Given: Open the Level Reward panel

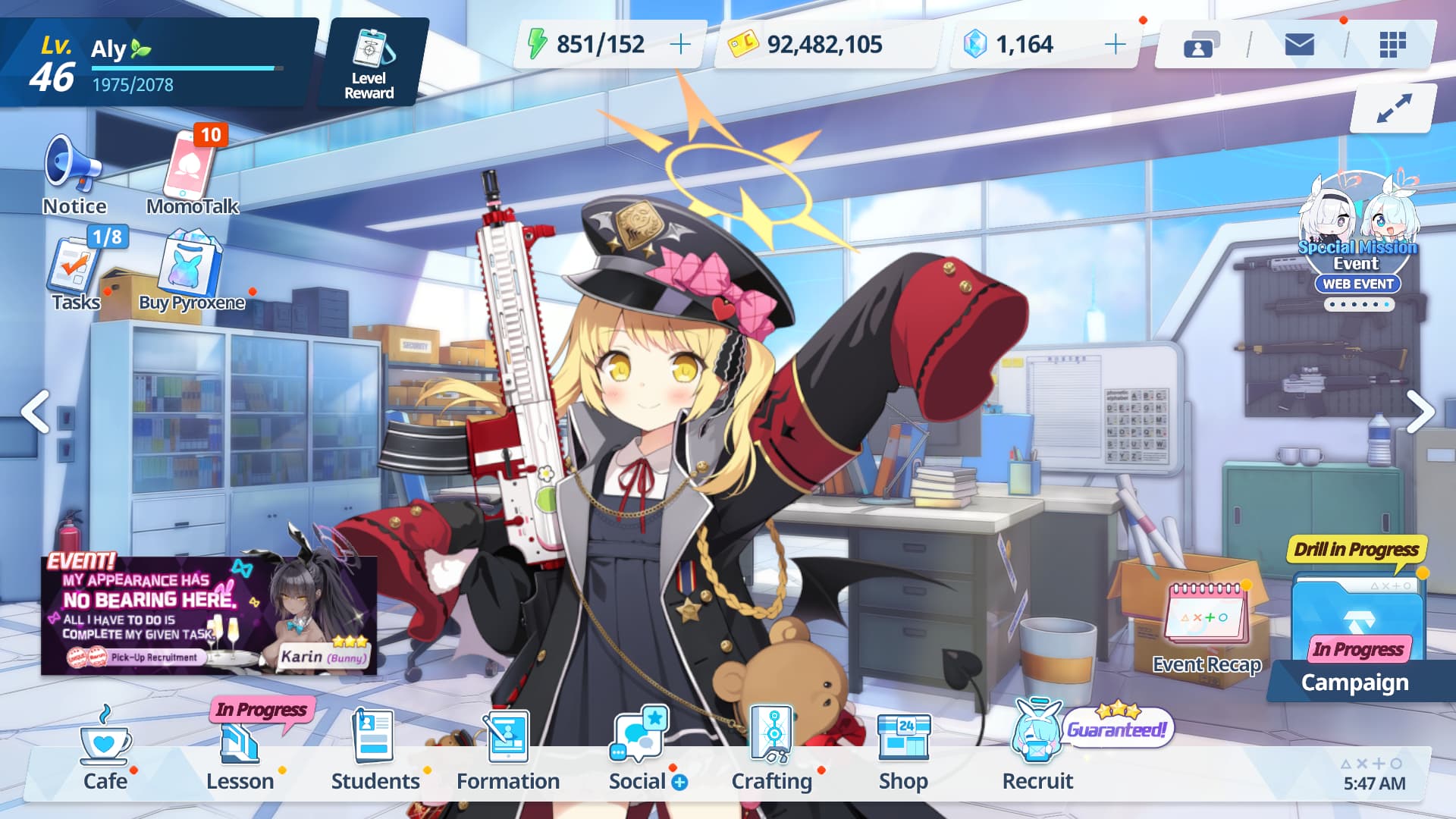Looking at the screenshot, I should coord(369,64).
